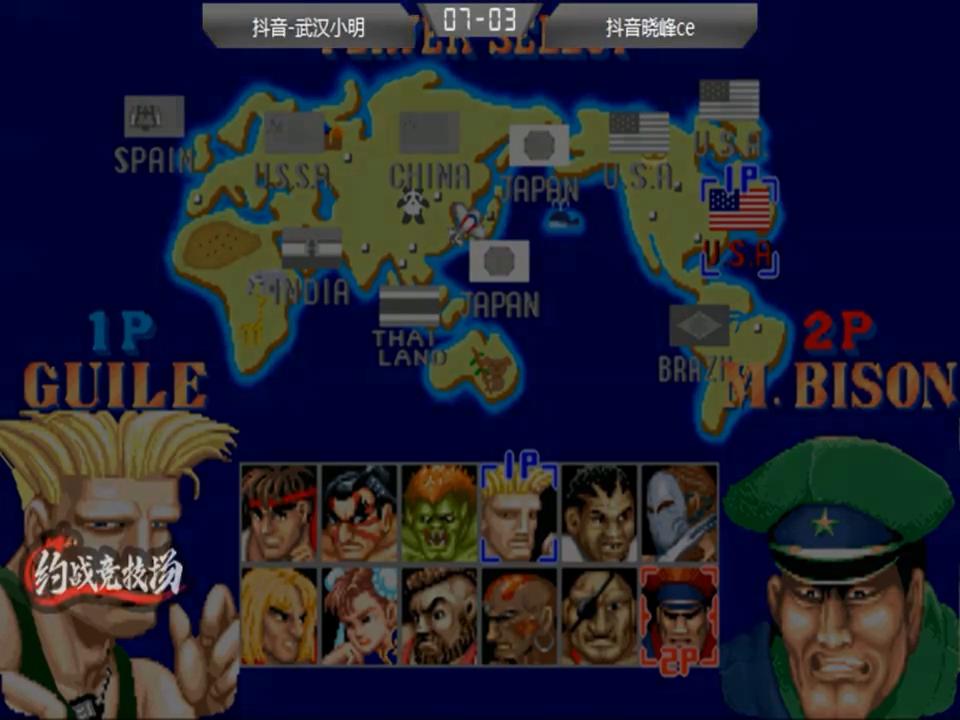
Task: Select bearded Zangief's portrait
Action: pos(439,616)
